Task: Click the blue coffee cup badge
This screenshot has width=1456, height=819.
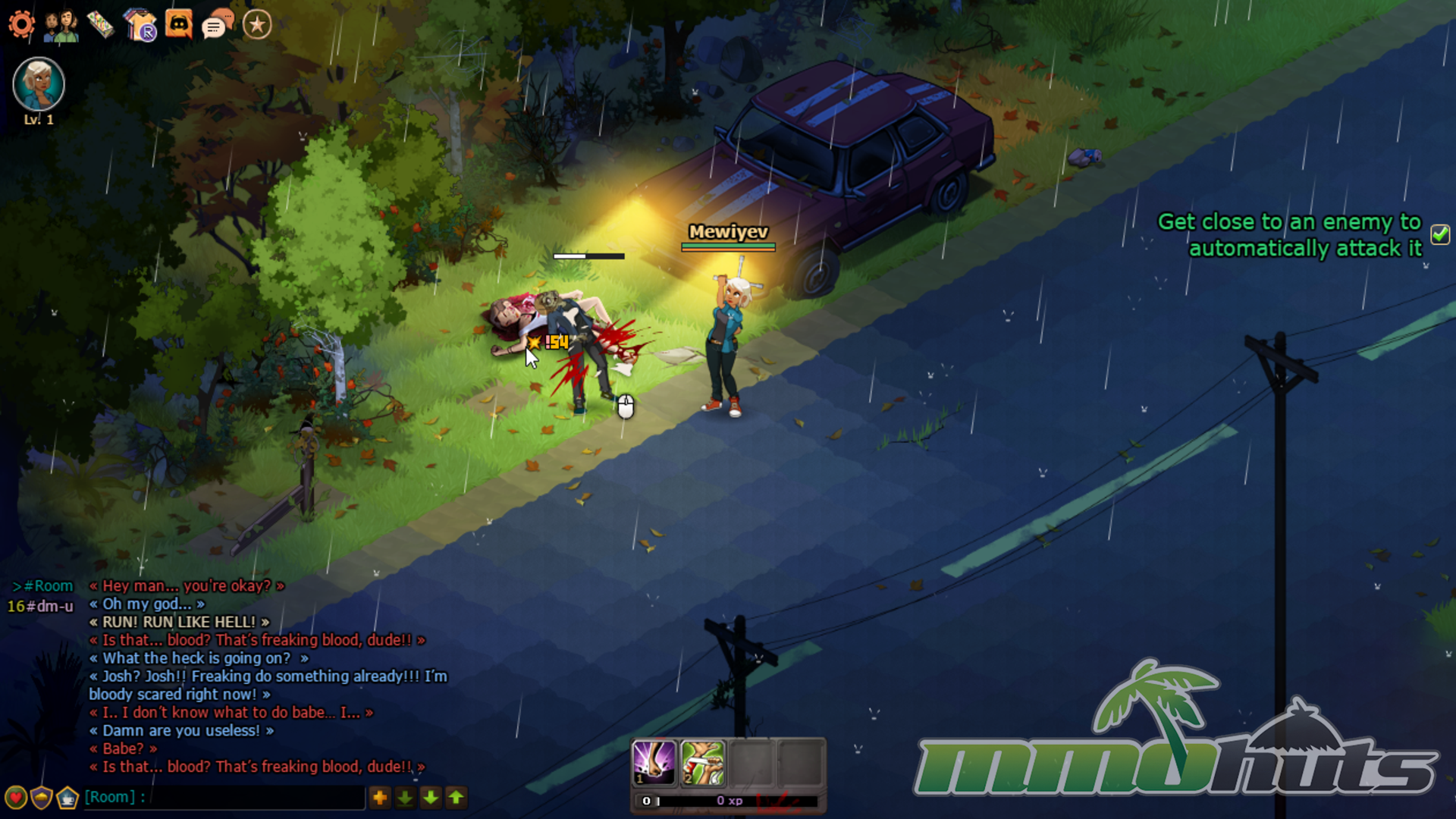Action: 67,798
